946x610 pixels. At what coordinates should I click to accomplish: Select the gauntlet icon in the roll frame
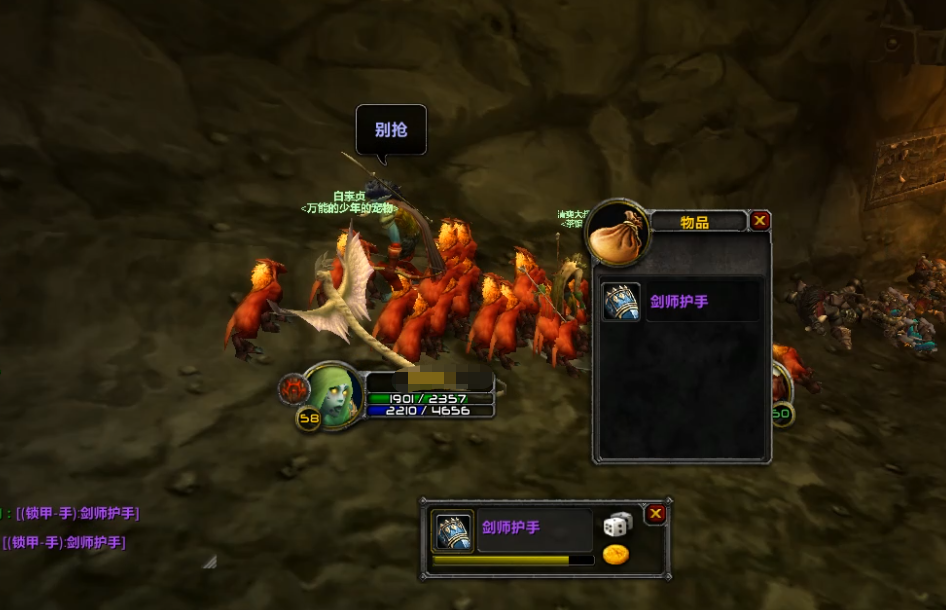(x=452, y=531)
